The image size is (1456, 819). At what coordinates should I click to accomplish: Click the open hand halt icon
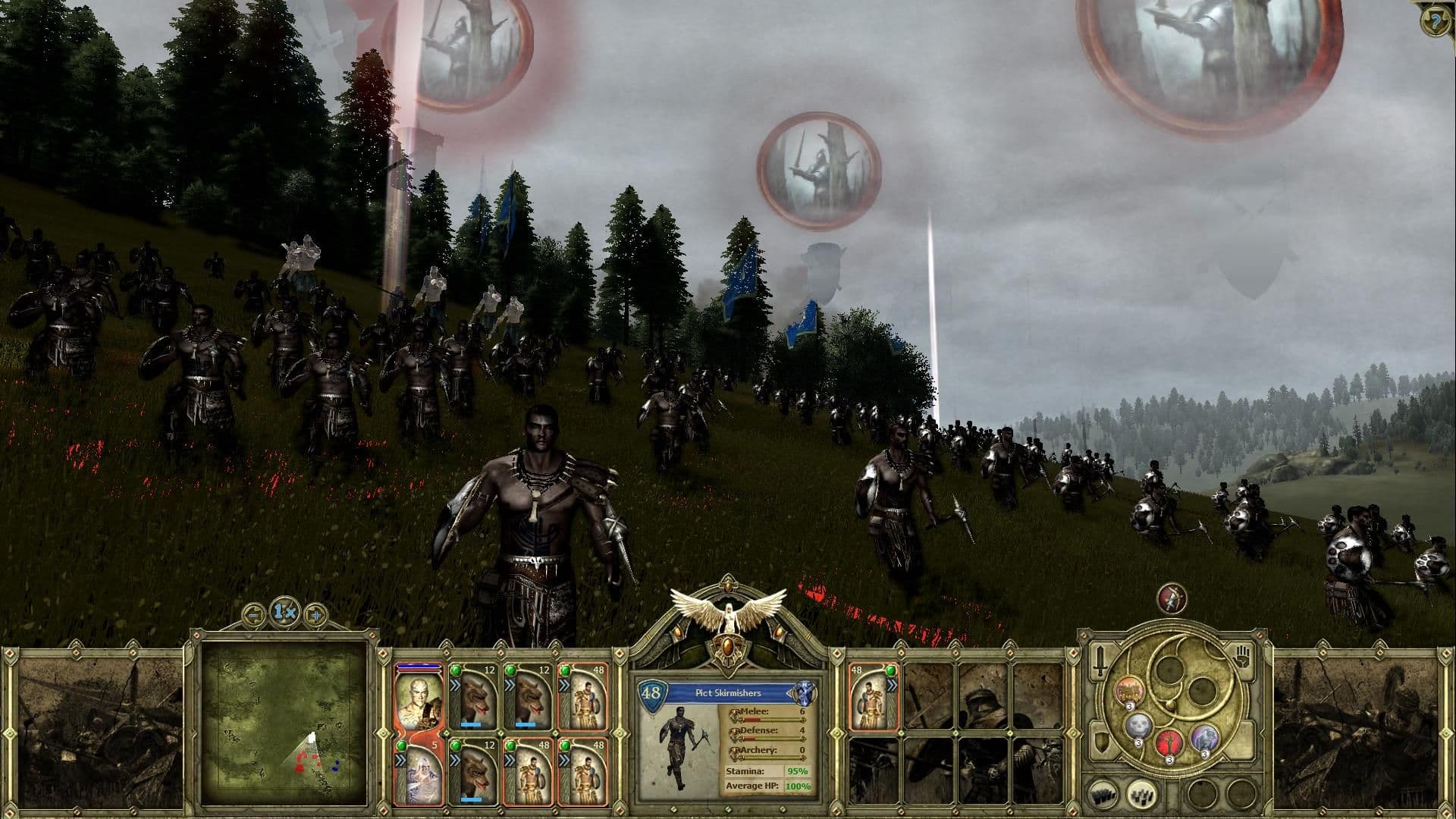click(1242, 657)
